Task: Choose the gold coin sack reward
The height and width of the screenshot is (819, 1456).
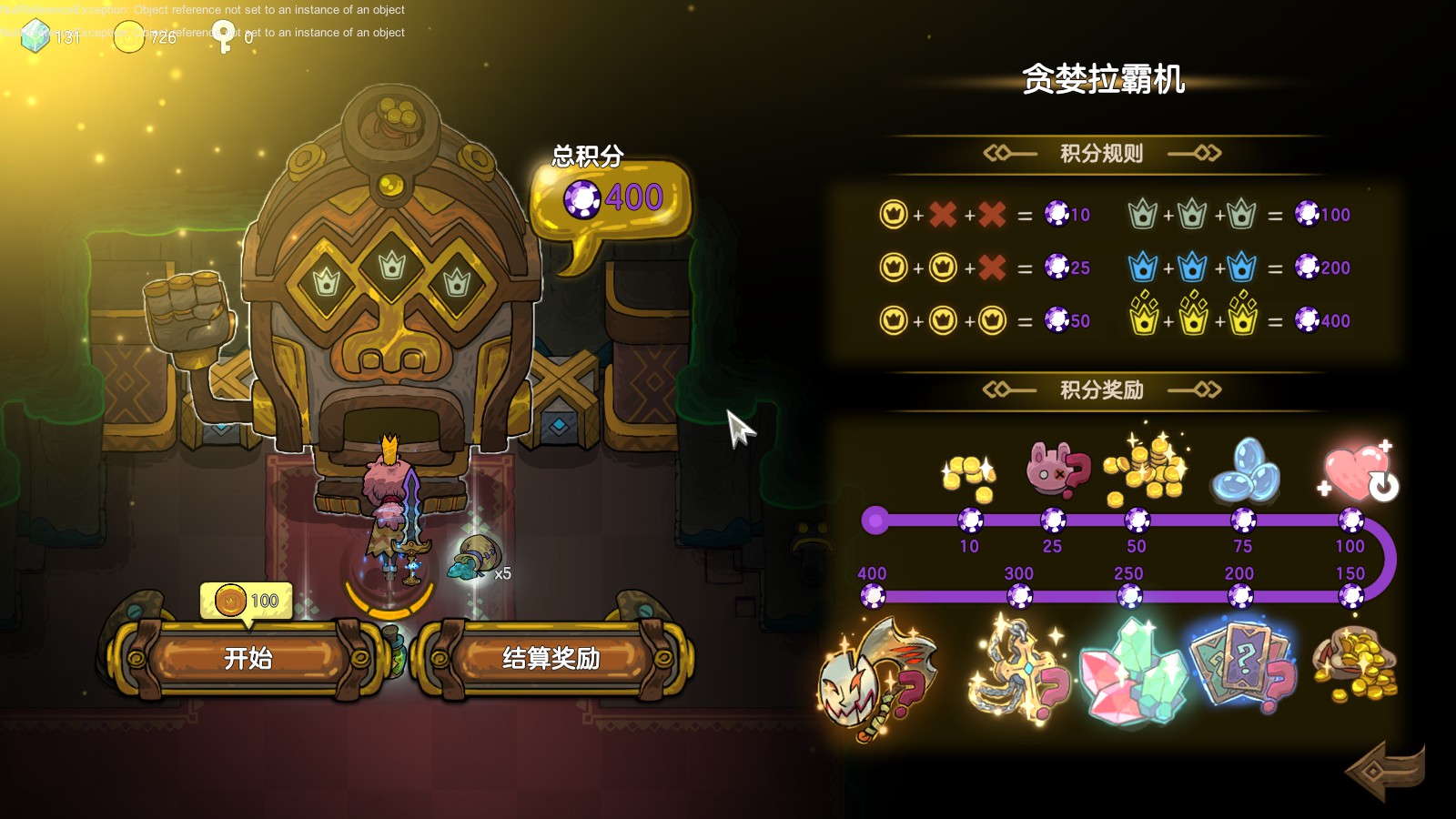Action: 1354,666
